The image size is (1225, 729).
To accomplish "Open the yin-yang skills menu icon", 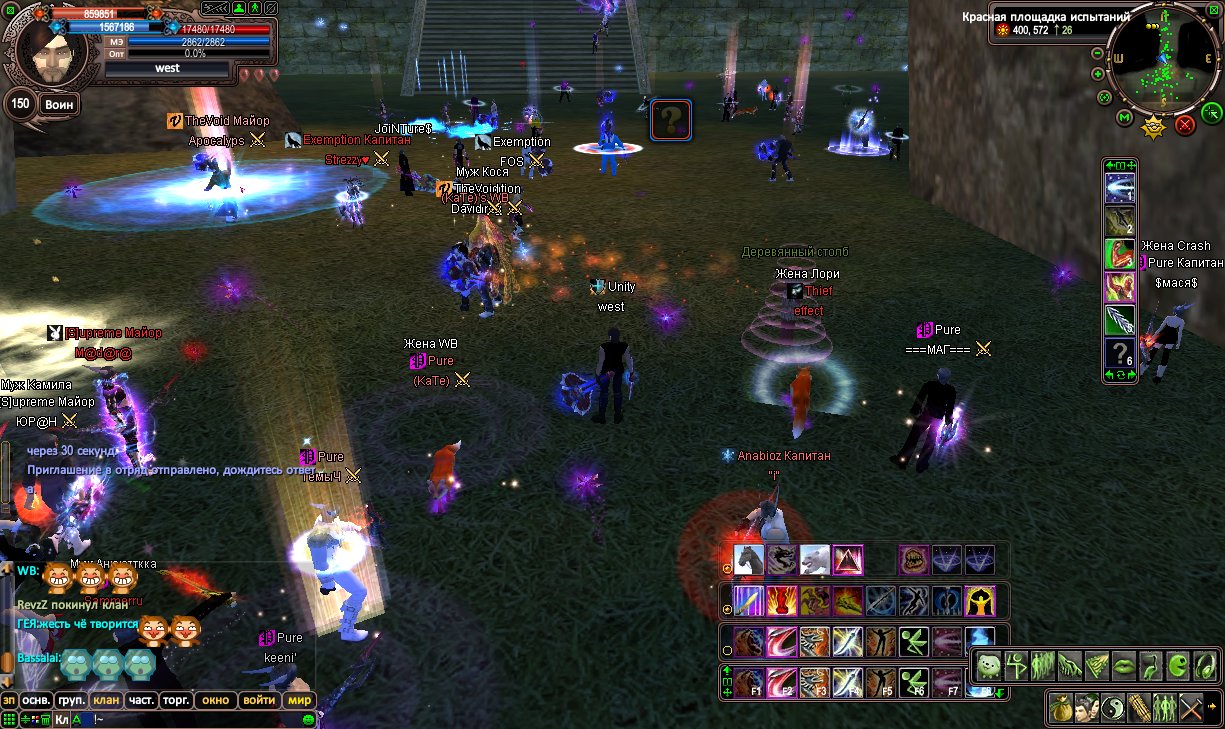I will point(1113,709).
